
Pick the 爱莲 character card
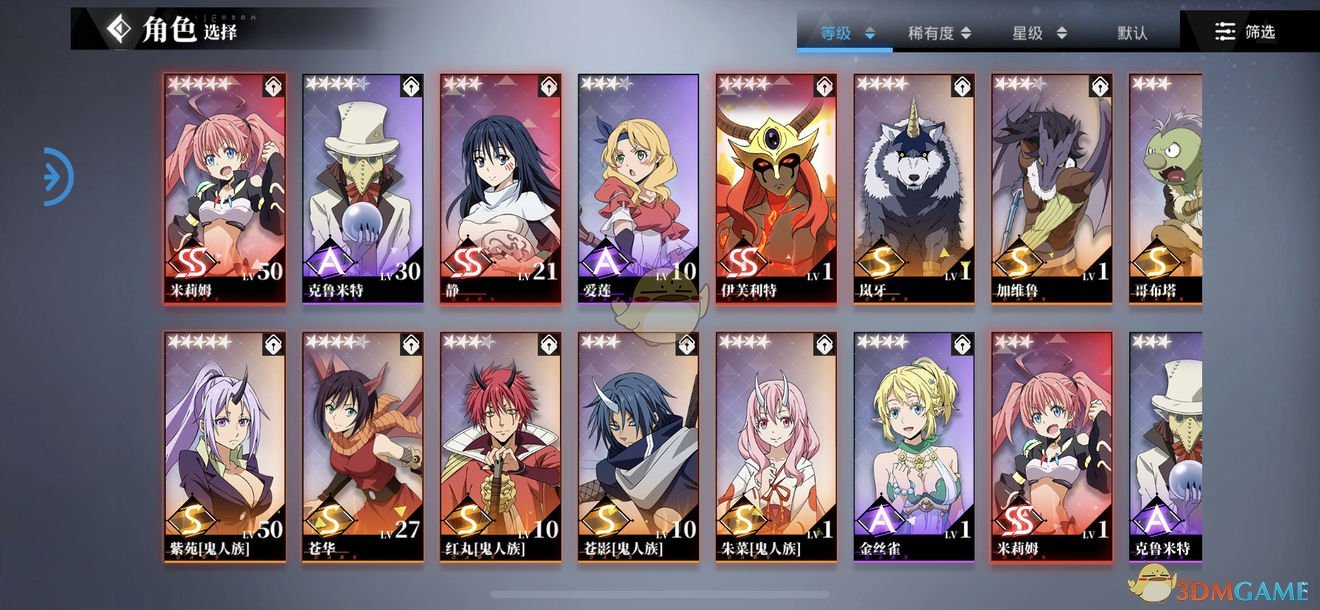coord(639,187)
